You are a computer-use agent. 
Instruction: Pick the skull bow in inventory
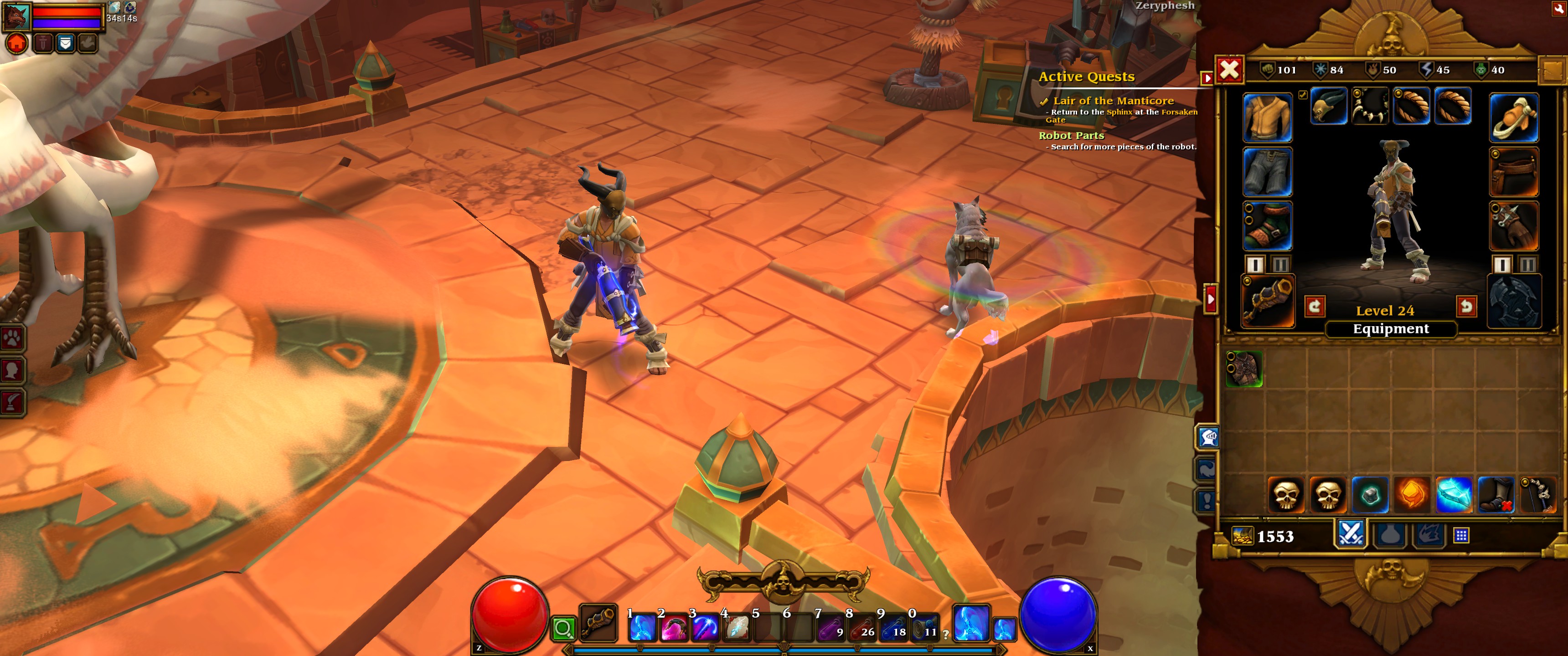[x=1537, y=494]
